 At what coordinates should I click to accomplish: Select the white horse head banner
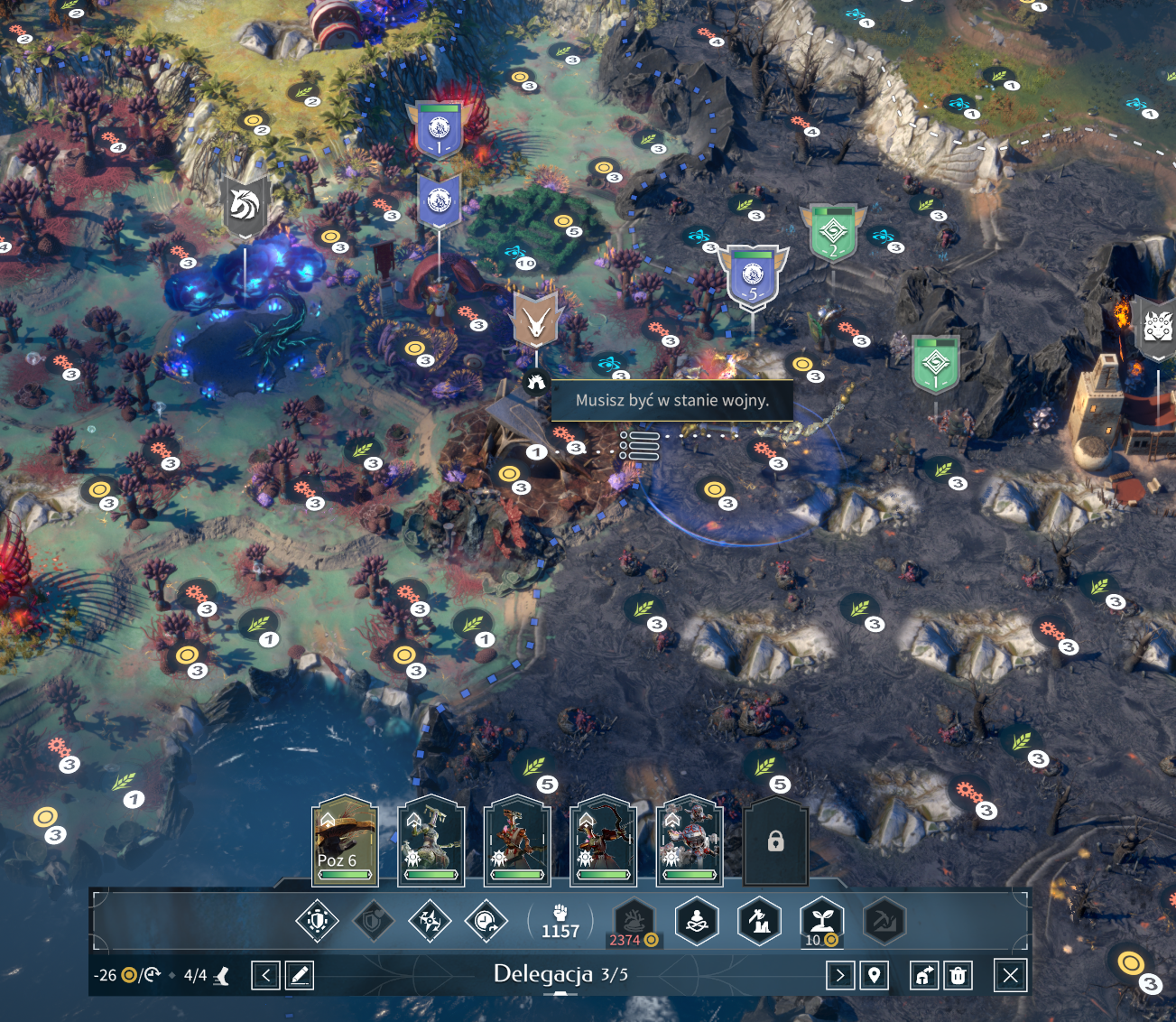(245, 208)
